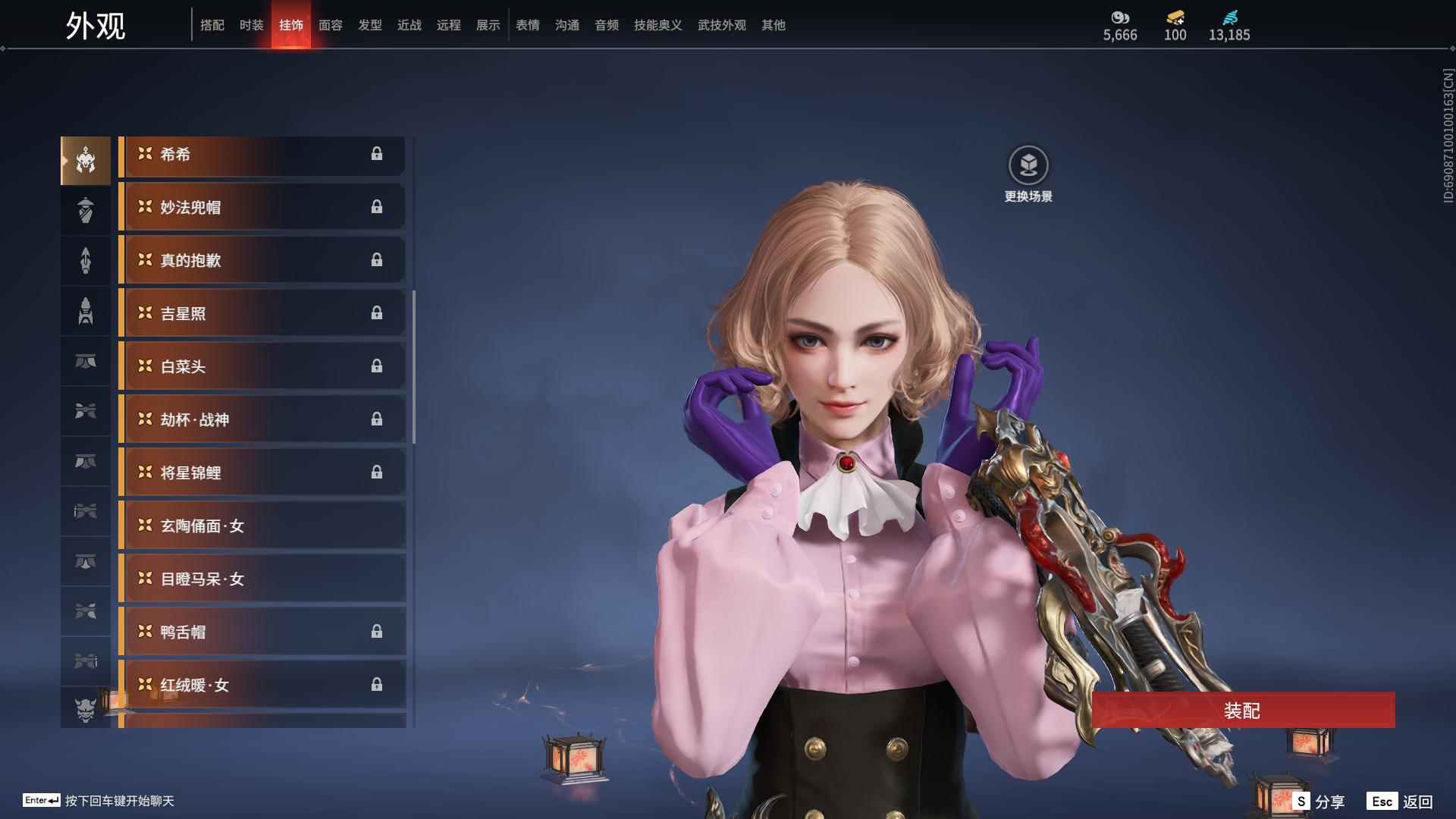Open the 搭配 tab
1456x819 pixels.
212,25
